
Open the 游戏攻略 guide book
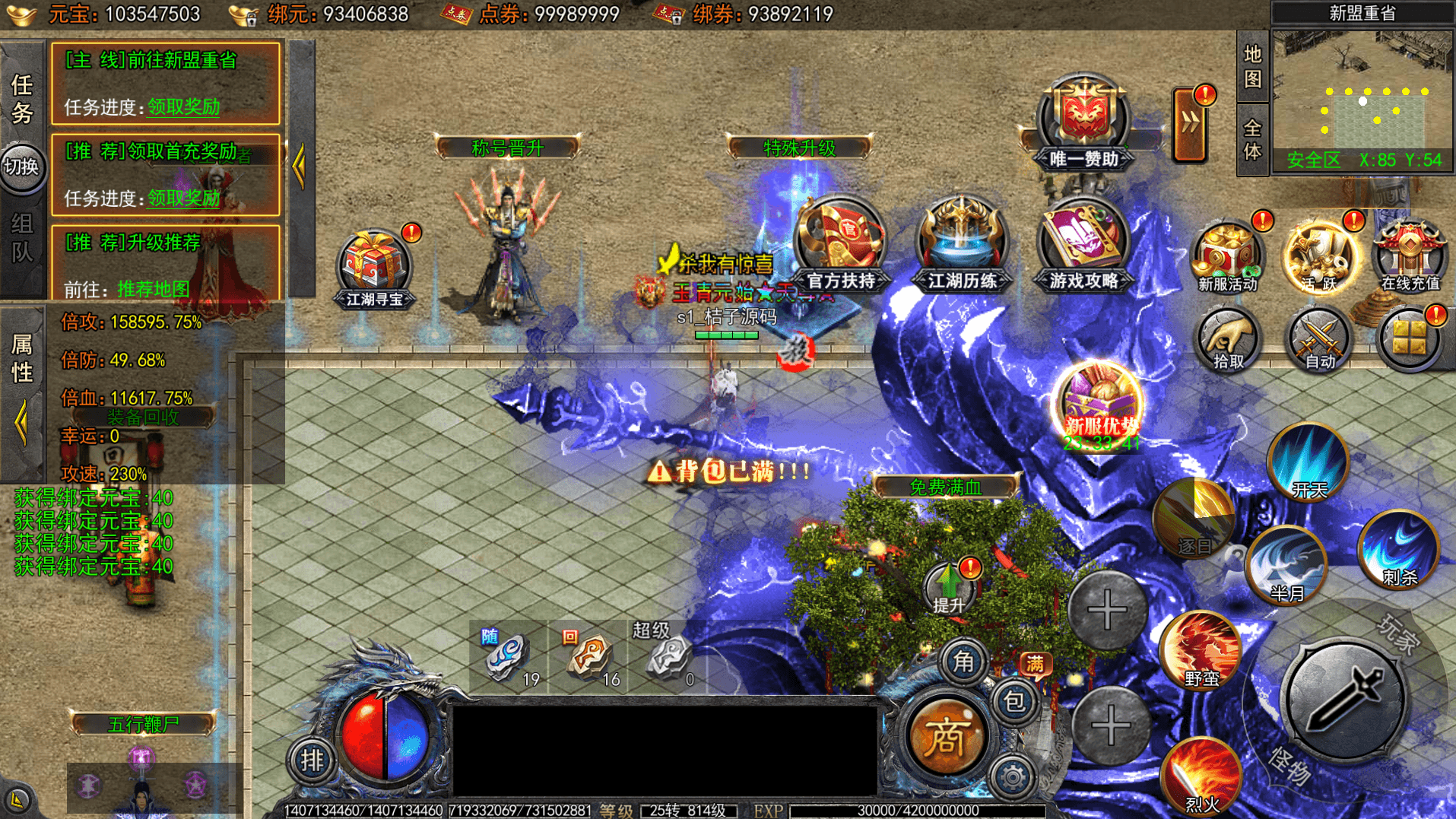[x=1083, y=243]
